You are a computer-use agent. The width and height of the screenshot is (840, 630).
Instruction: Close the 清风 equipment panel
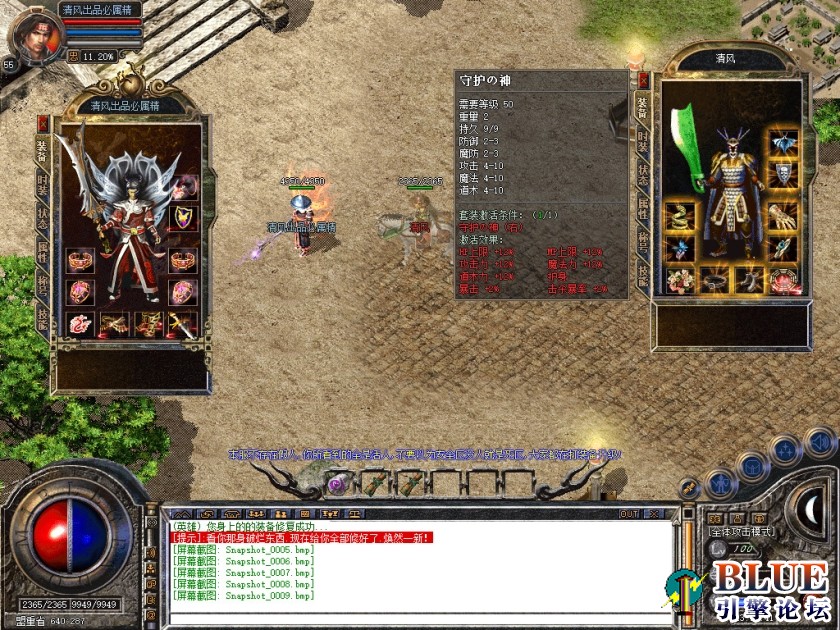point(643,79)
